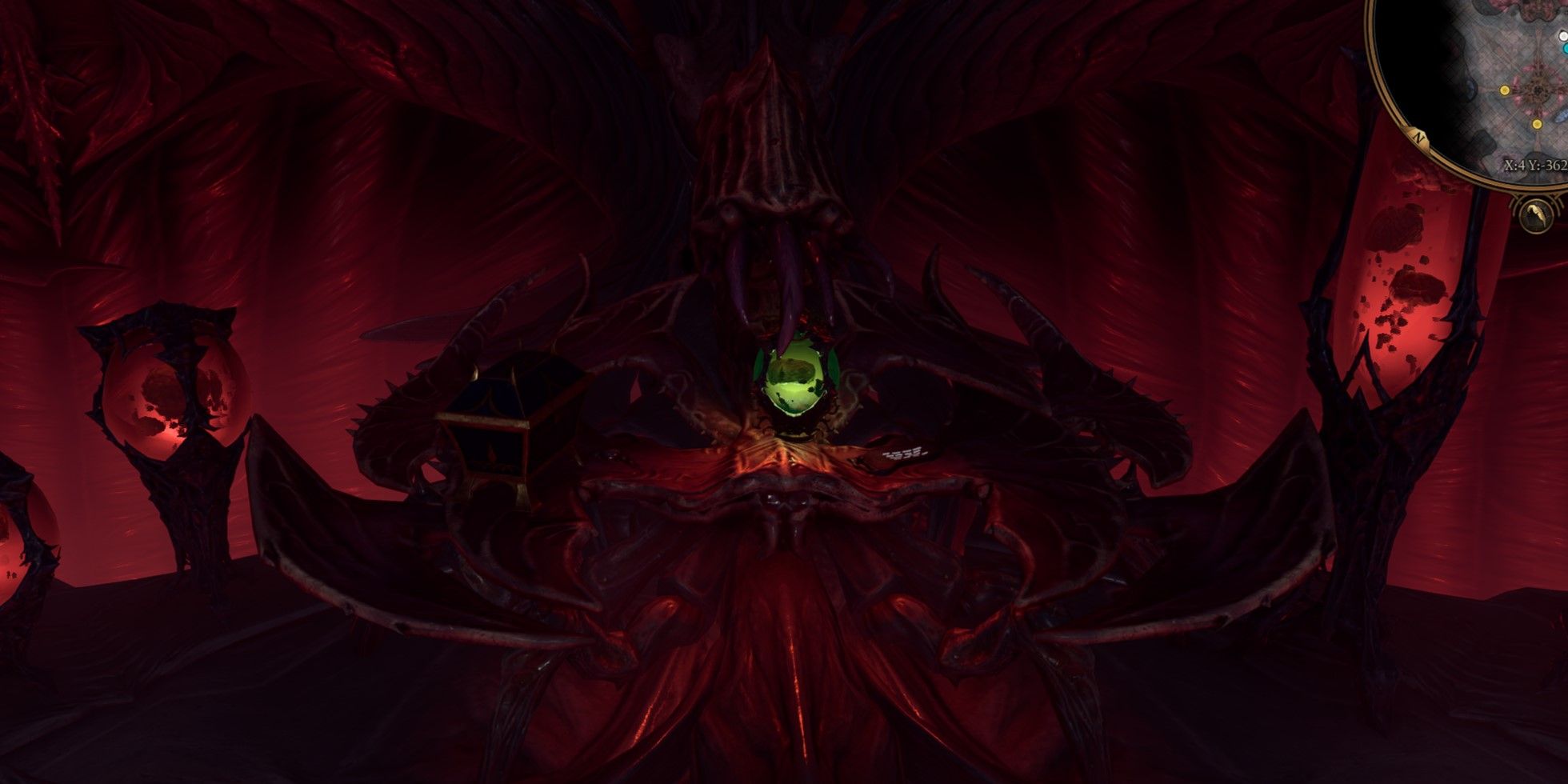Pick up the white scroll on the dais
1568x784 pixels.
point(904,452)
